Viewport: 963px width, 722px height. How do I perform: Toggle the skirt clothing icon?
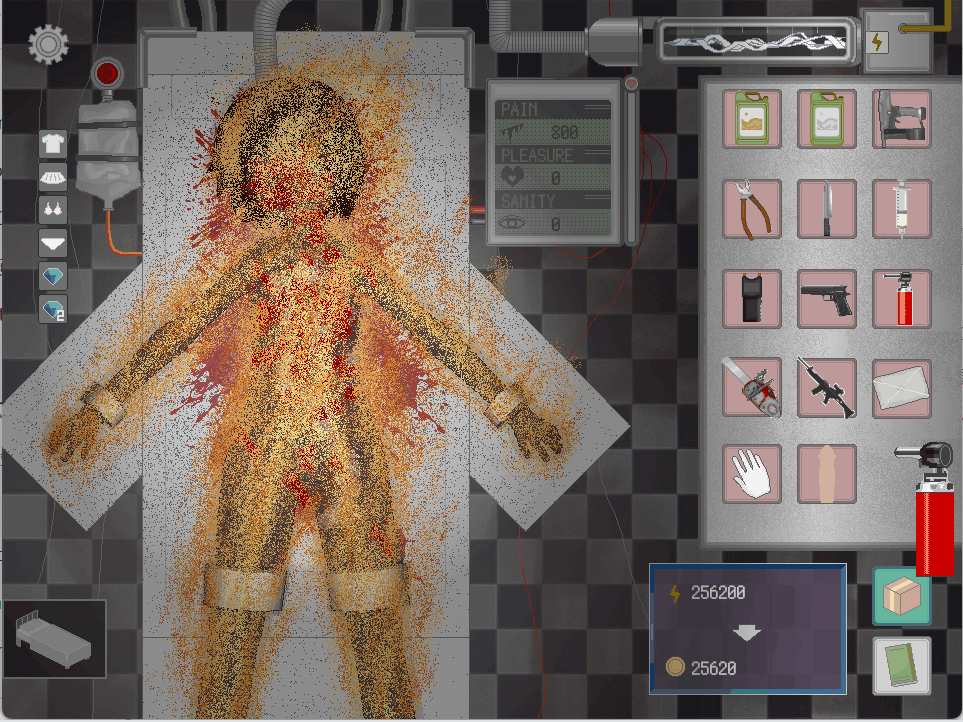53,177
